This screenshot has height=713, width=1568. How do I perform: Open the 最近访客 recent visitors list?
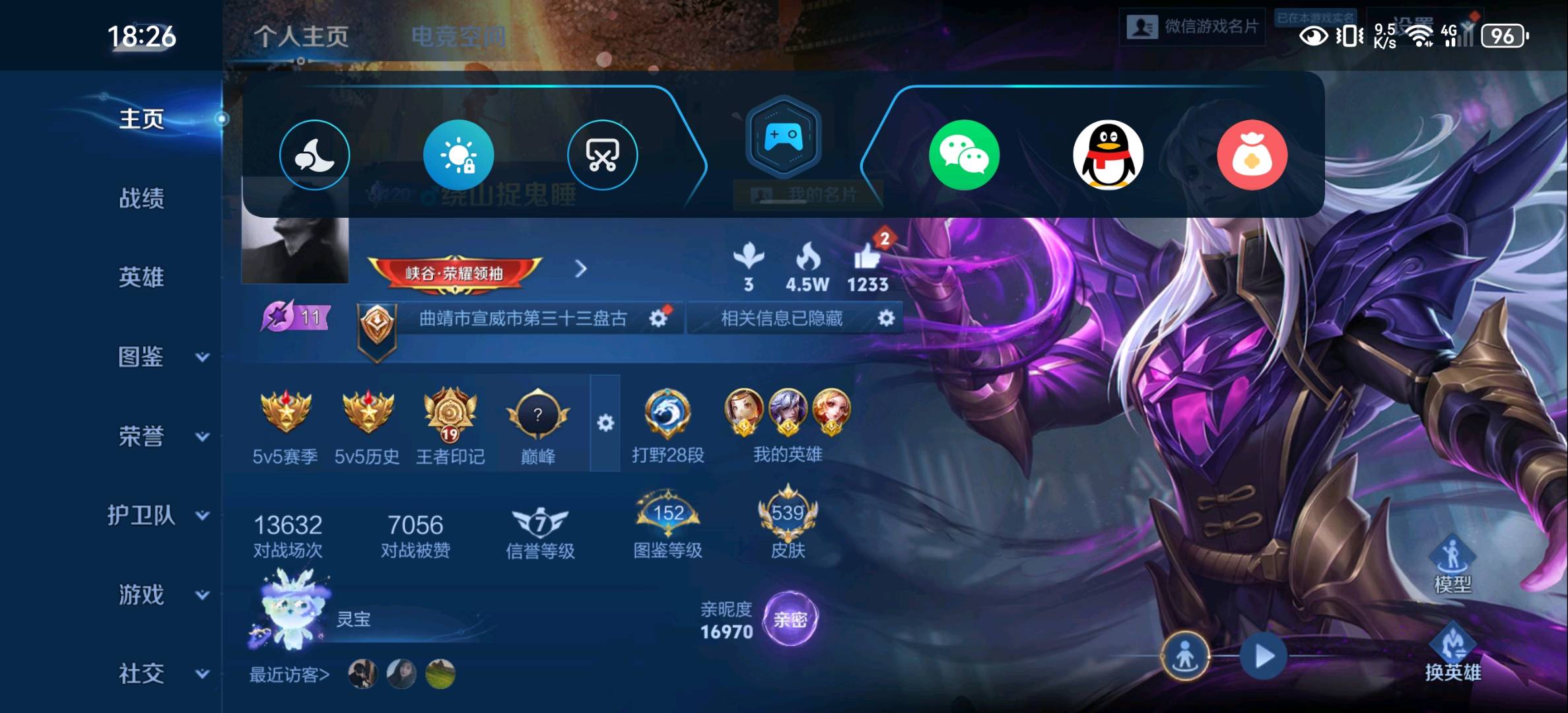pos(289,675)
